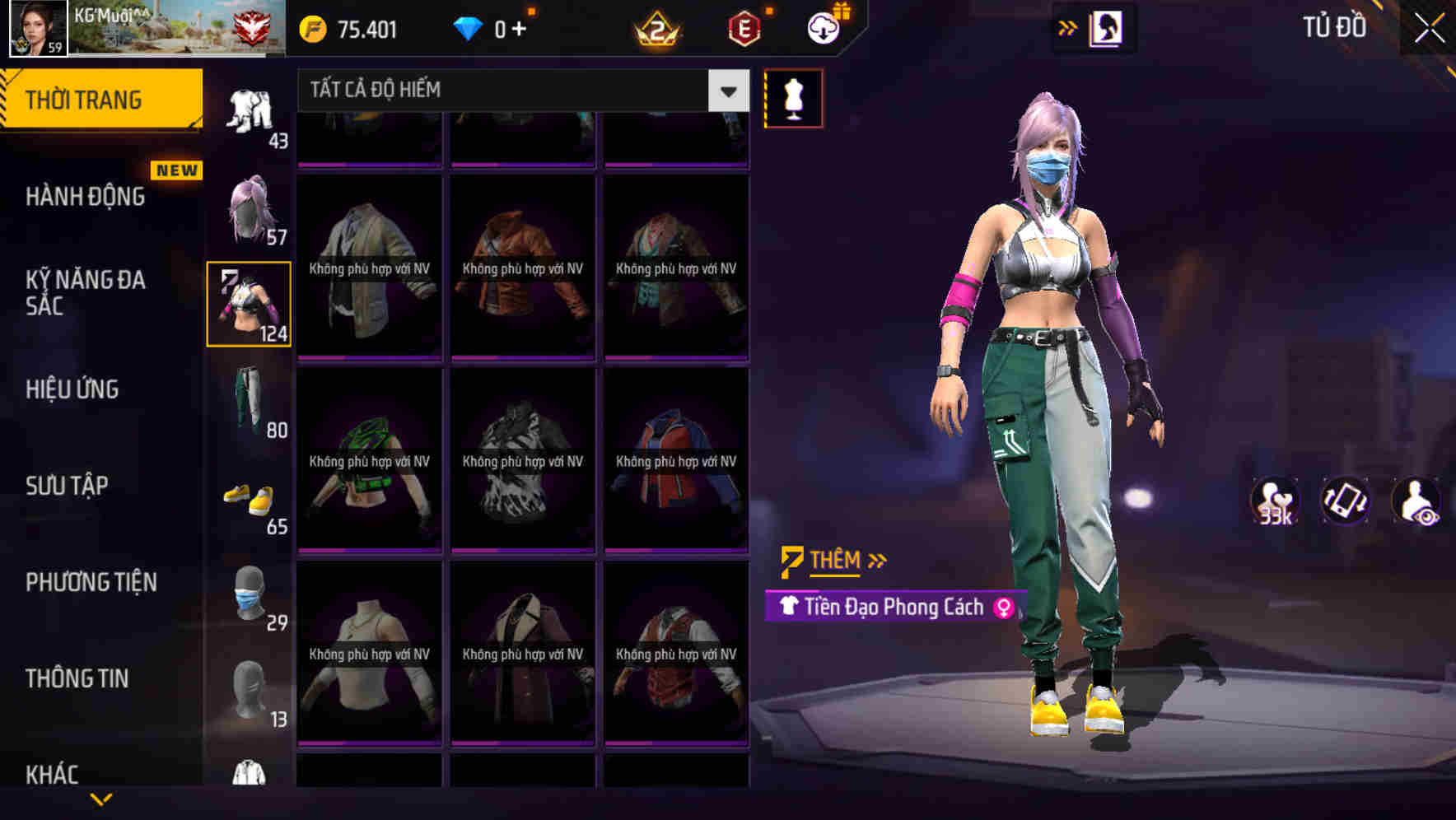Select the shoes category with 65 items
Image resolution: width=1456 pixels, height=820 pixels.
[x=249, y=494]
